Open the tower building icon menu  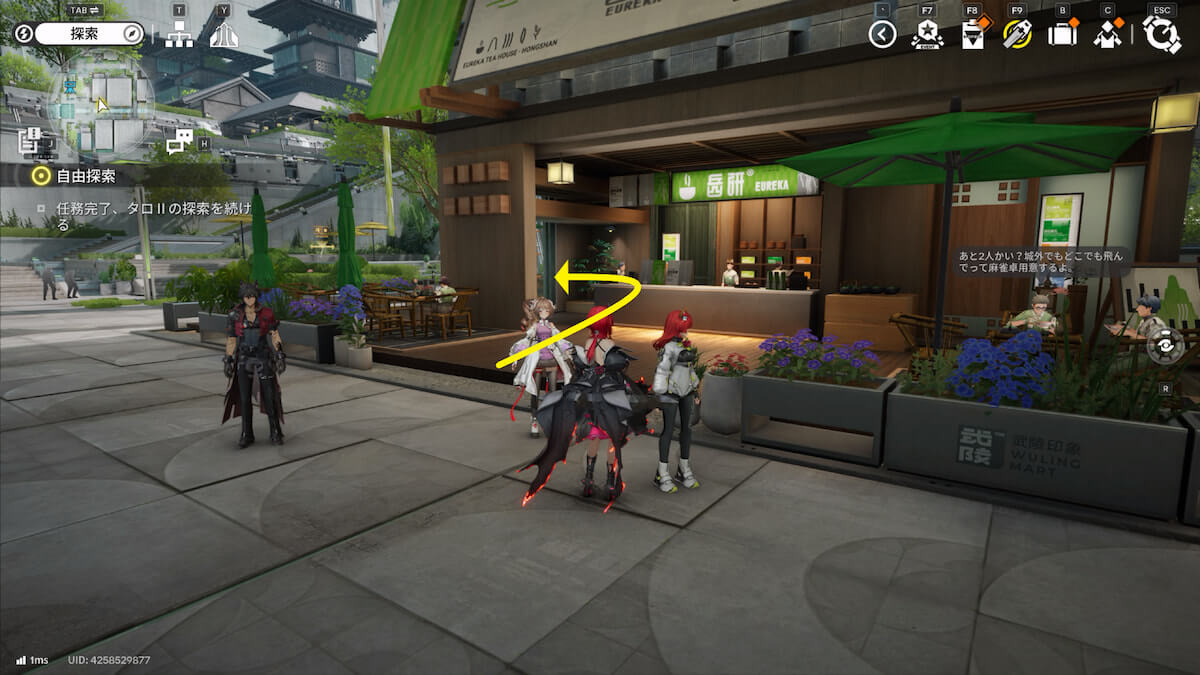point(224,35)
